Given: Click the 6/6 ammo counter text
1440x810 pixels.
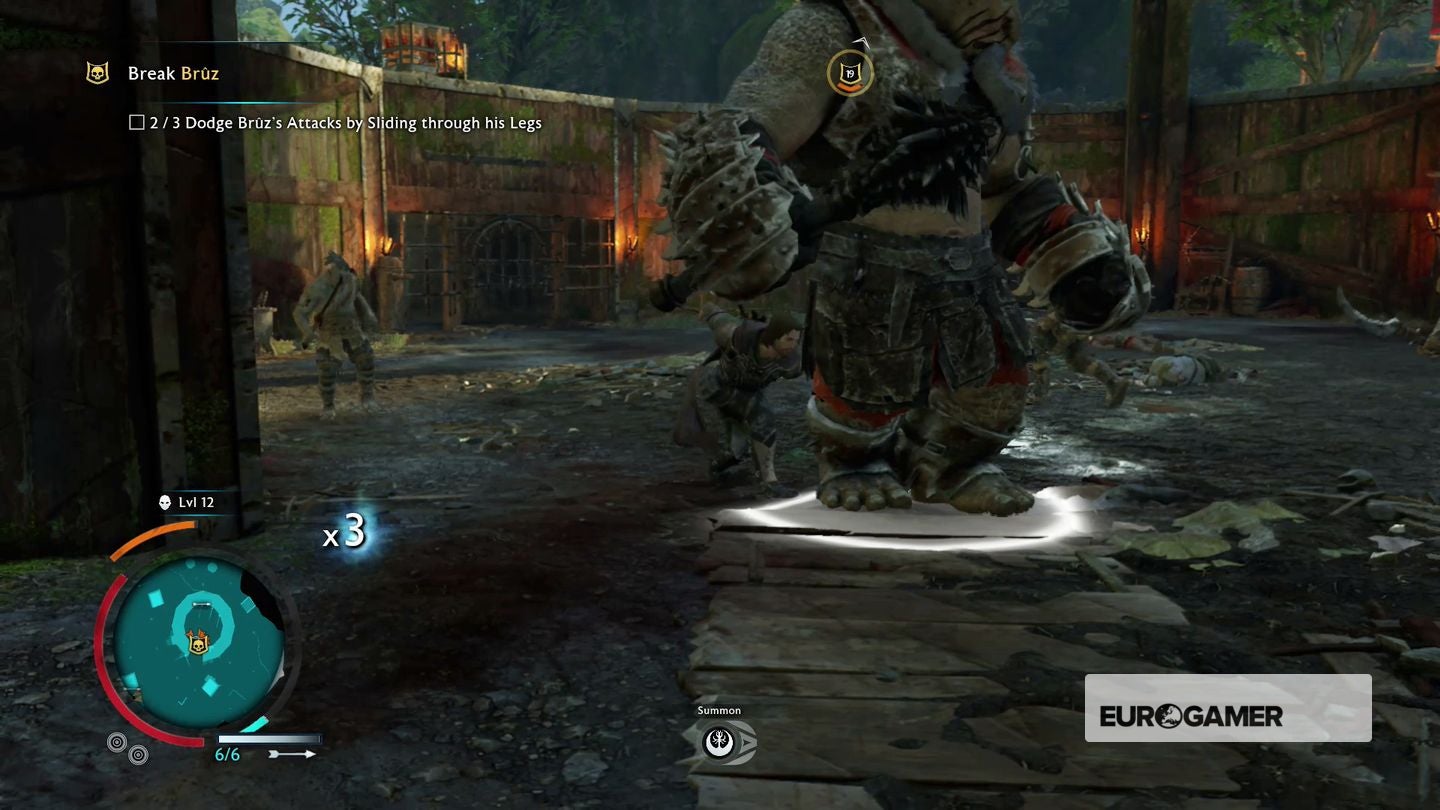Looking at the screenshot, I should coord(227,754).
